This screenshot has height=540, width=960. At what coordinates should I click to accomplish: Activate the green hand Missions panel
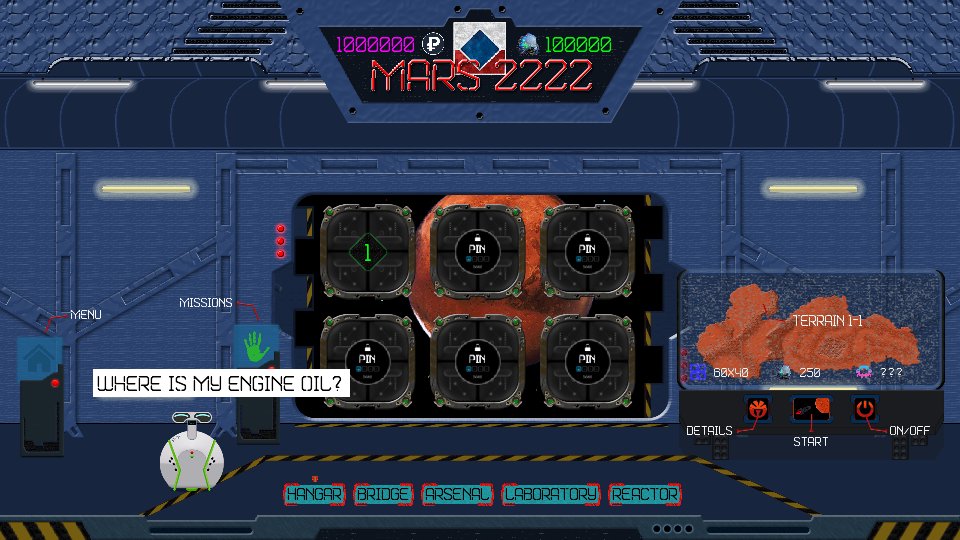(255, 347)
